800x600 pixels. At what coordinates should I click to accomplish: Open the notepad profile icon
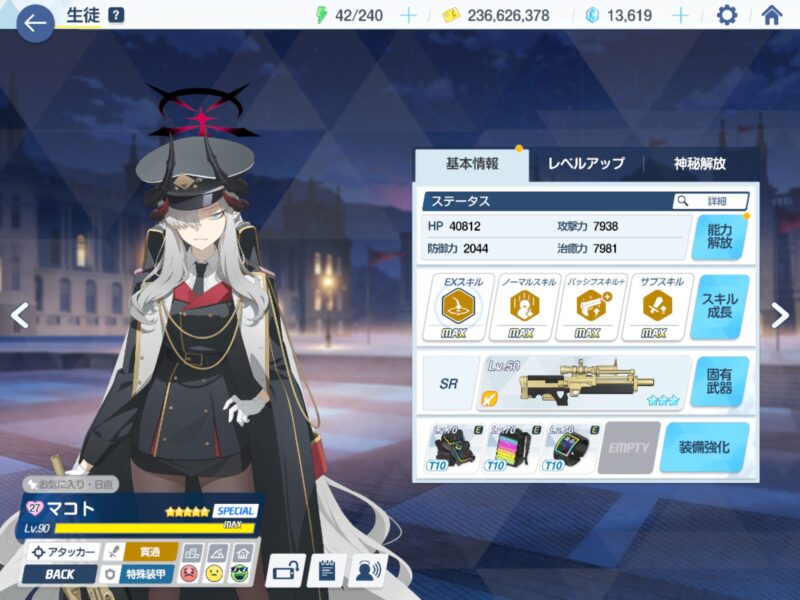pos(327,571)
